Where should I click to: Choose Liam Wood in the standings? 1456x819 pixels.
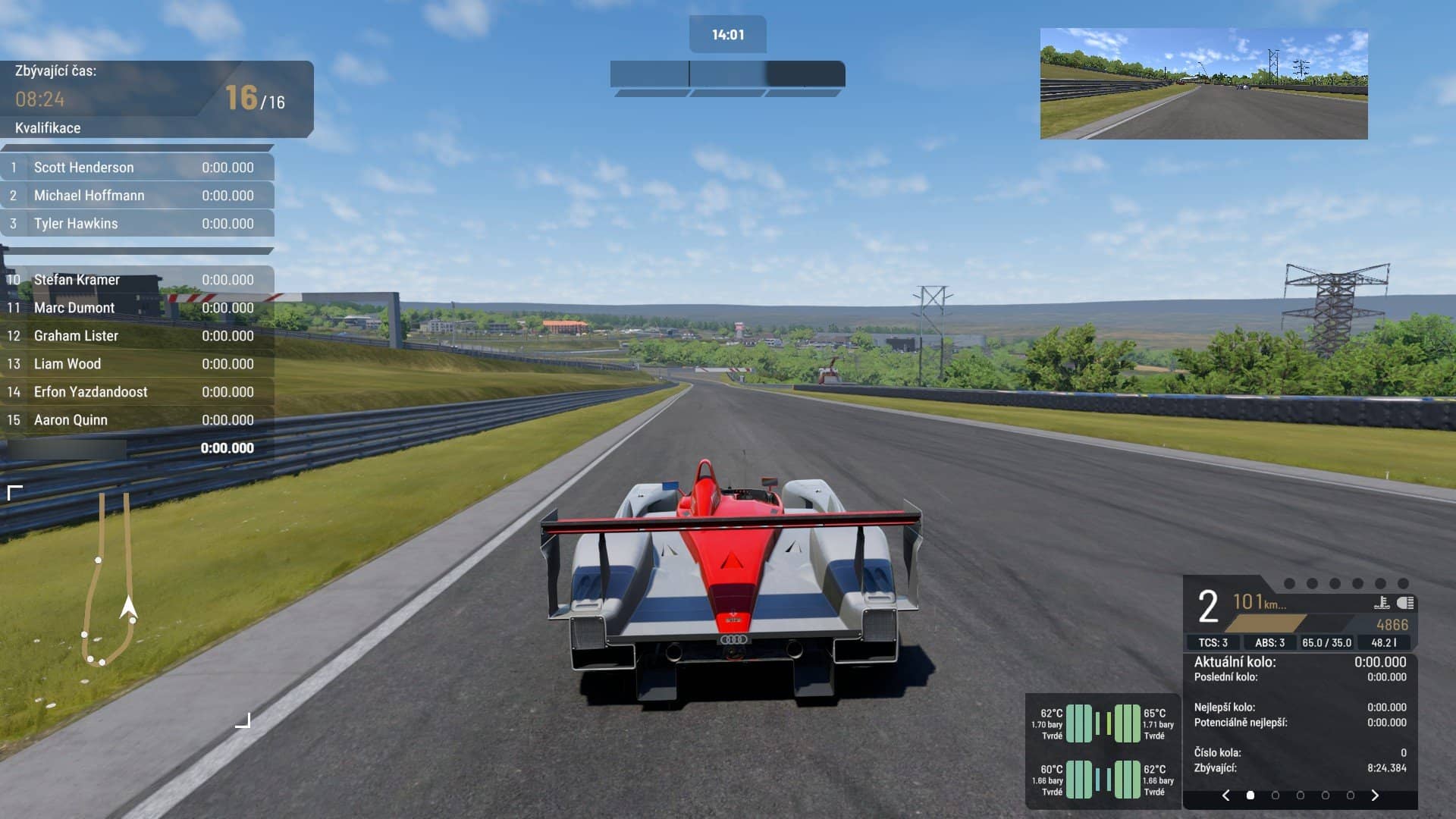click(x=137, y=364)
